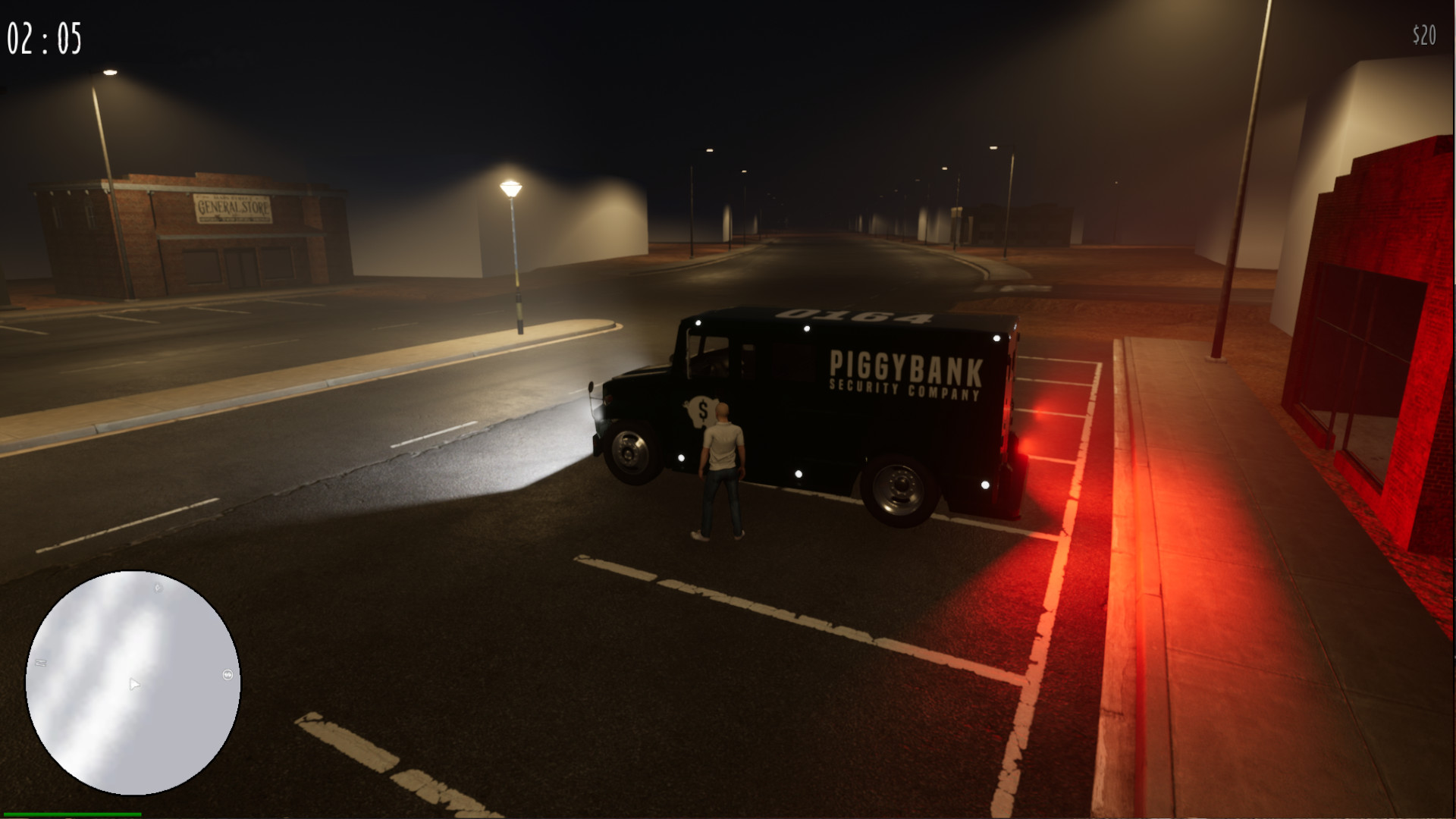Screen dimensions: 1456x819
Task: Click the General Store sign
Action: coord(231,210)
